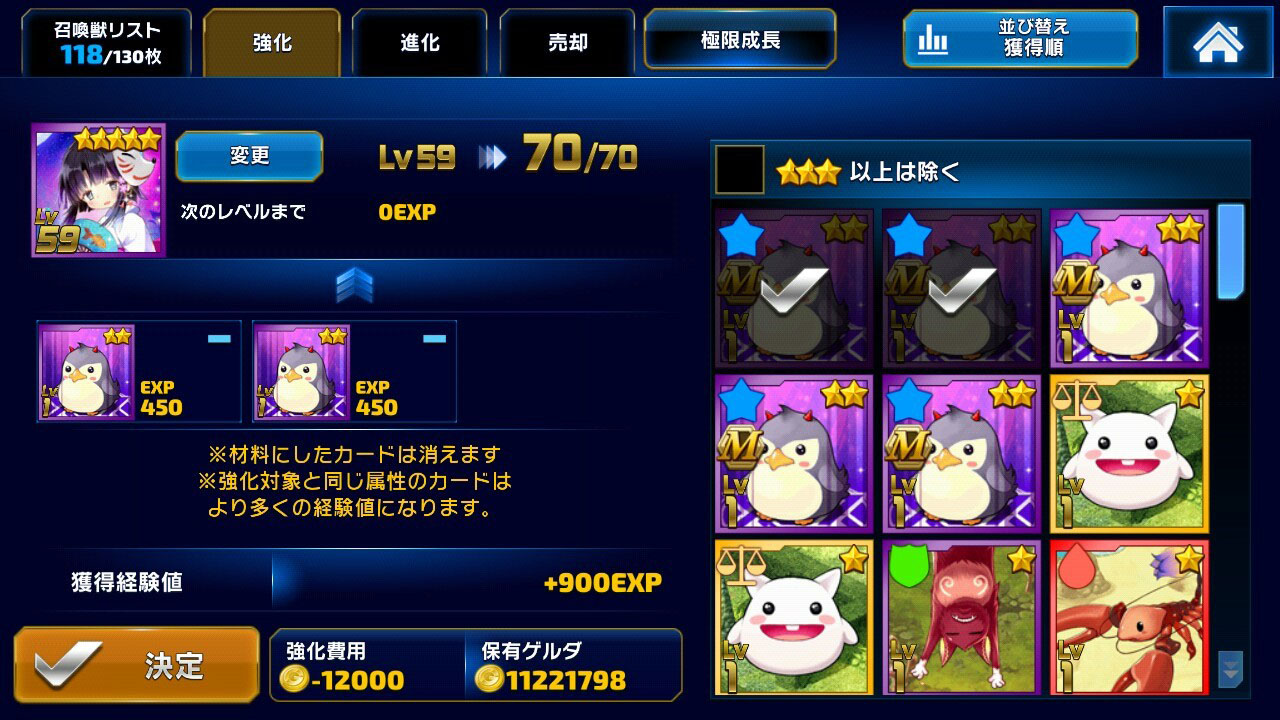
Task: Select the Lv 59 summon portrait
Action: pos(97,186)
